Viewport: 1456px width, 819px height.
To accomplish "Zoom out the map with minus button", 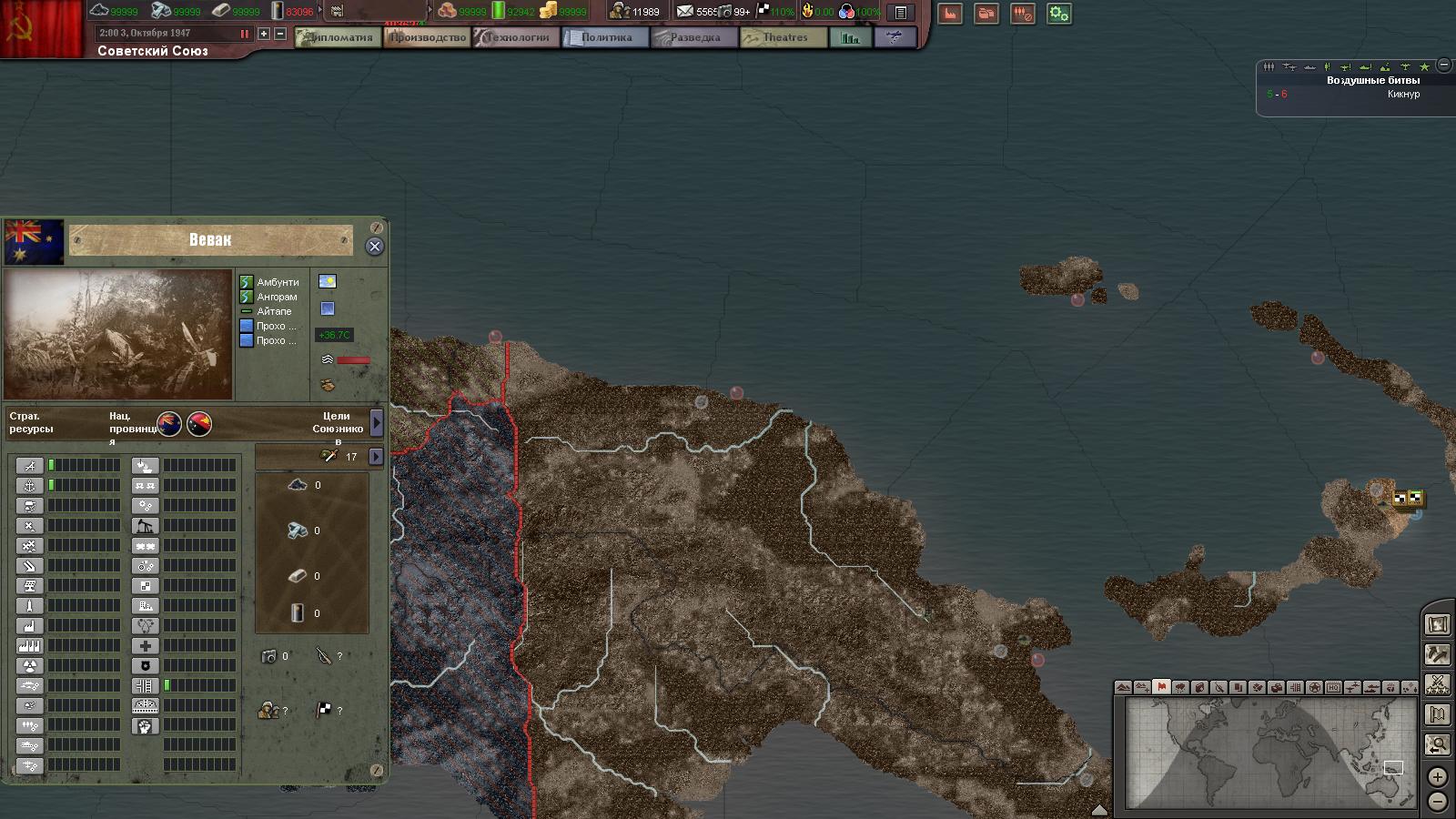I will click(1437, 801).
